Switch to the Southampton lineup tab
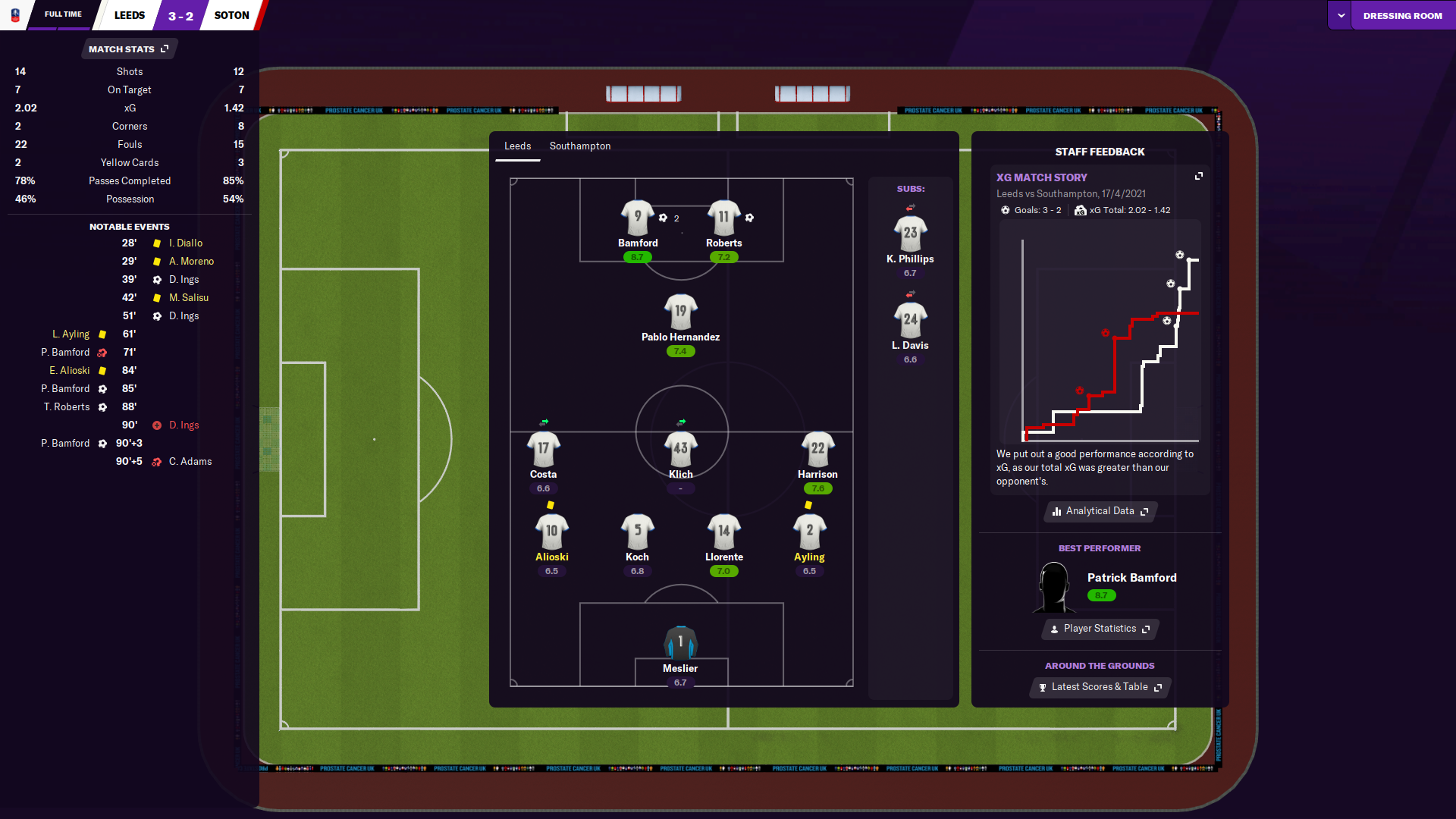Screen dimensions: 1456x819 coord(579,146)
